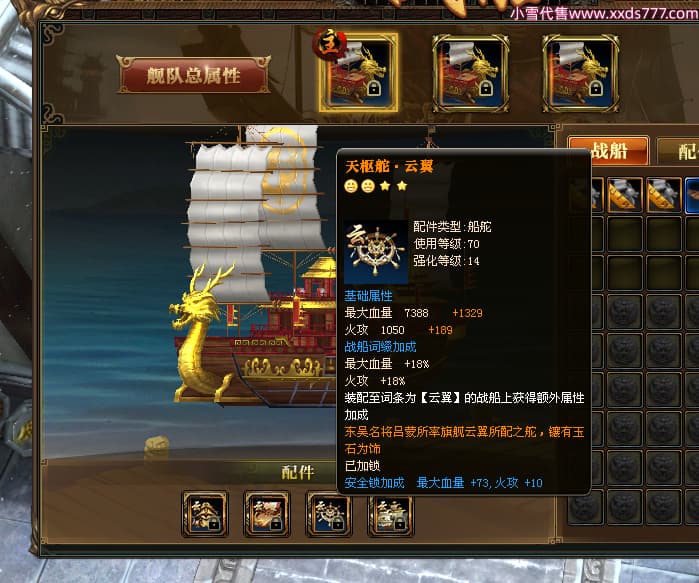Screen dimensions: 699x583
Task: Choose the blue-bordered item in the inventory grid
Action: (x=692, y=194)
